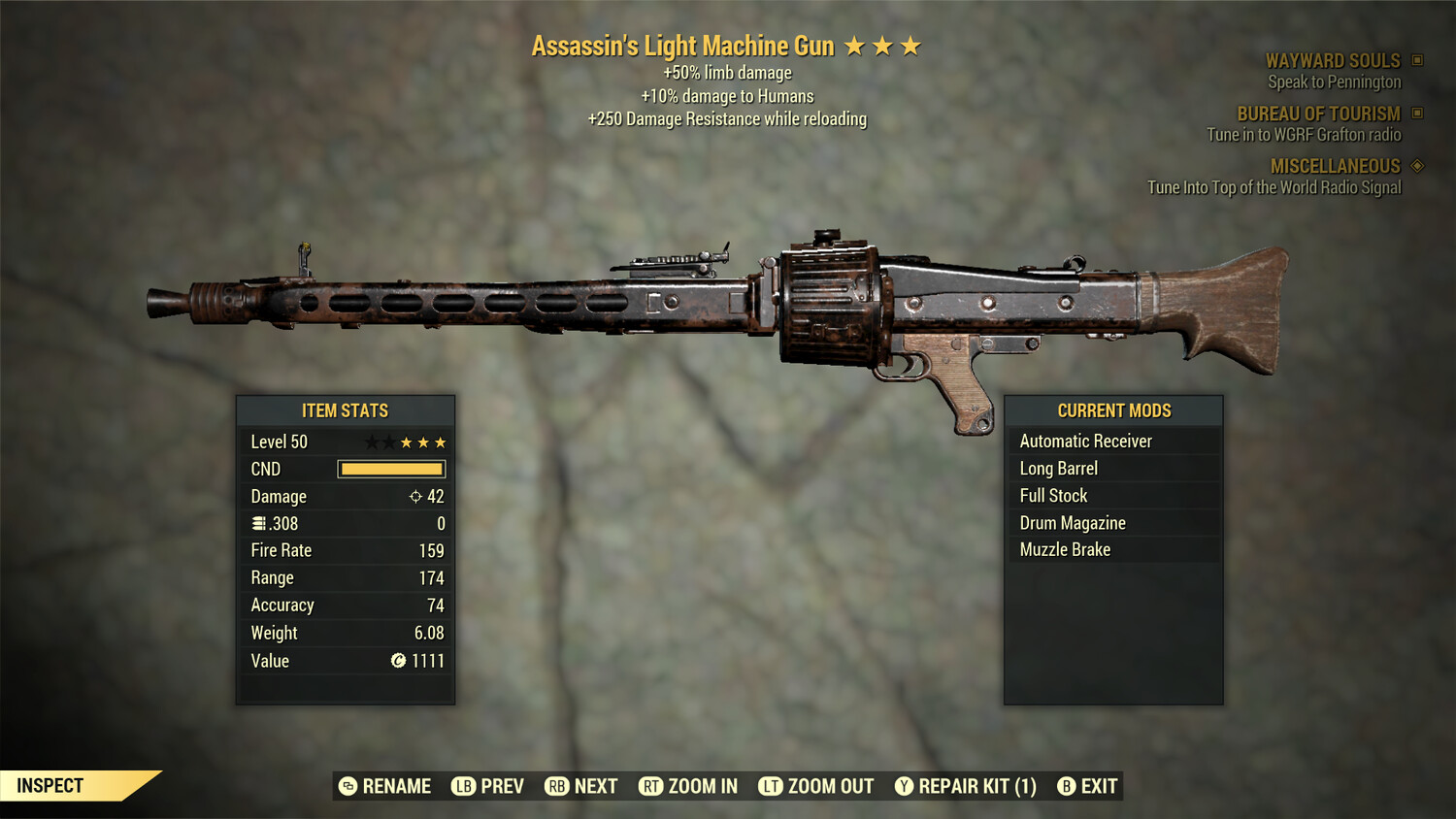This screenshot has width=1456, height=819.
Task: Click the third gold star in the weapon title
Action: click(x=911, y=44)
